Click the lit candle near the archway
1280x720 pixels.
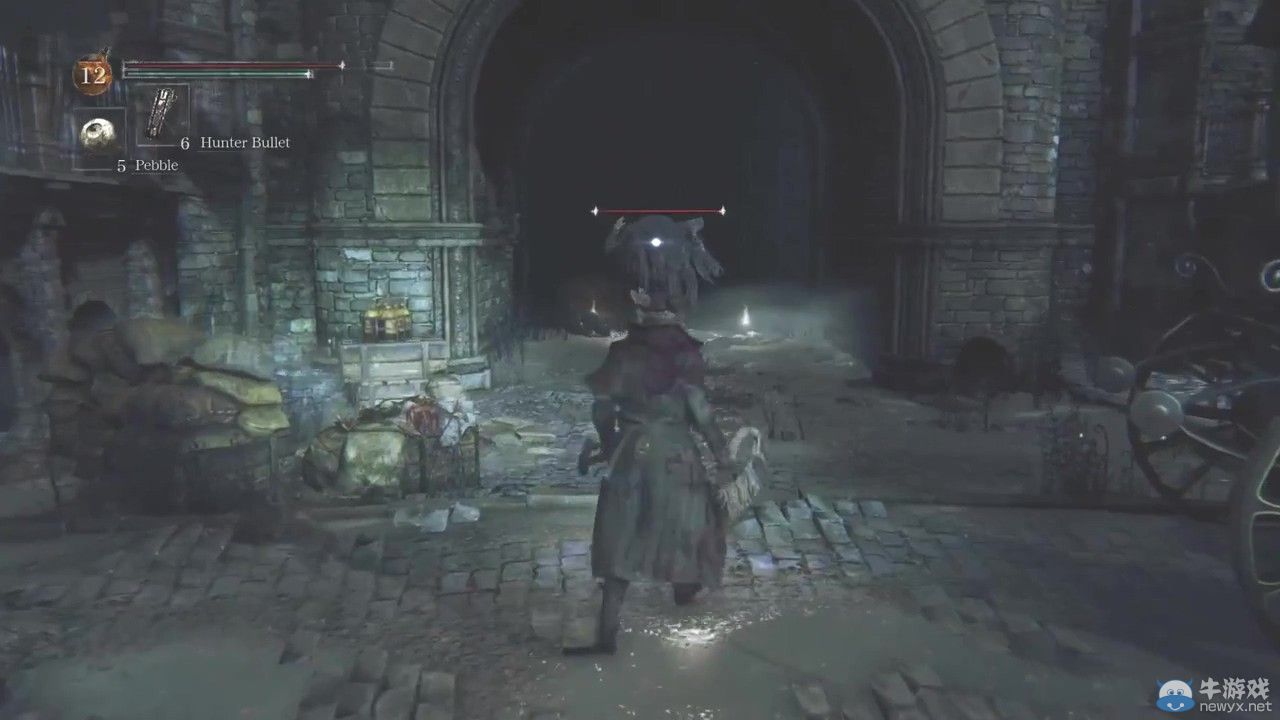click(x=748, y=317)
